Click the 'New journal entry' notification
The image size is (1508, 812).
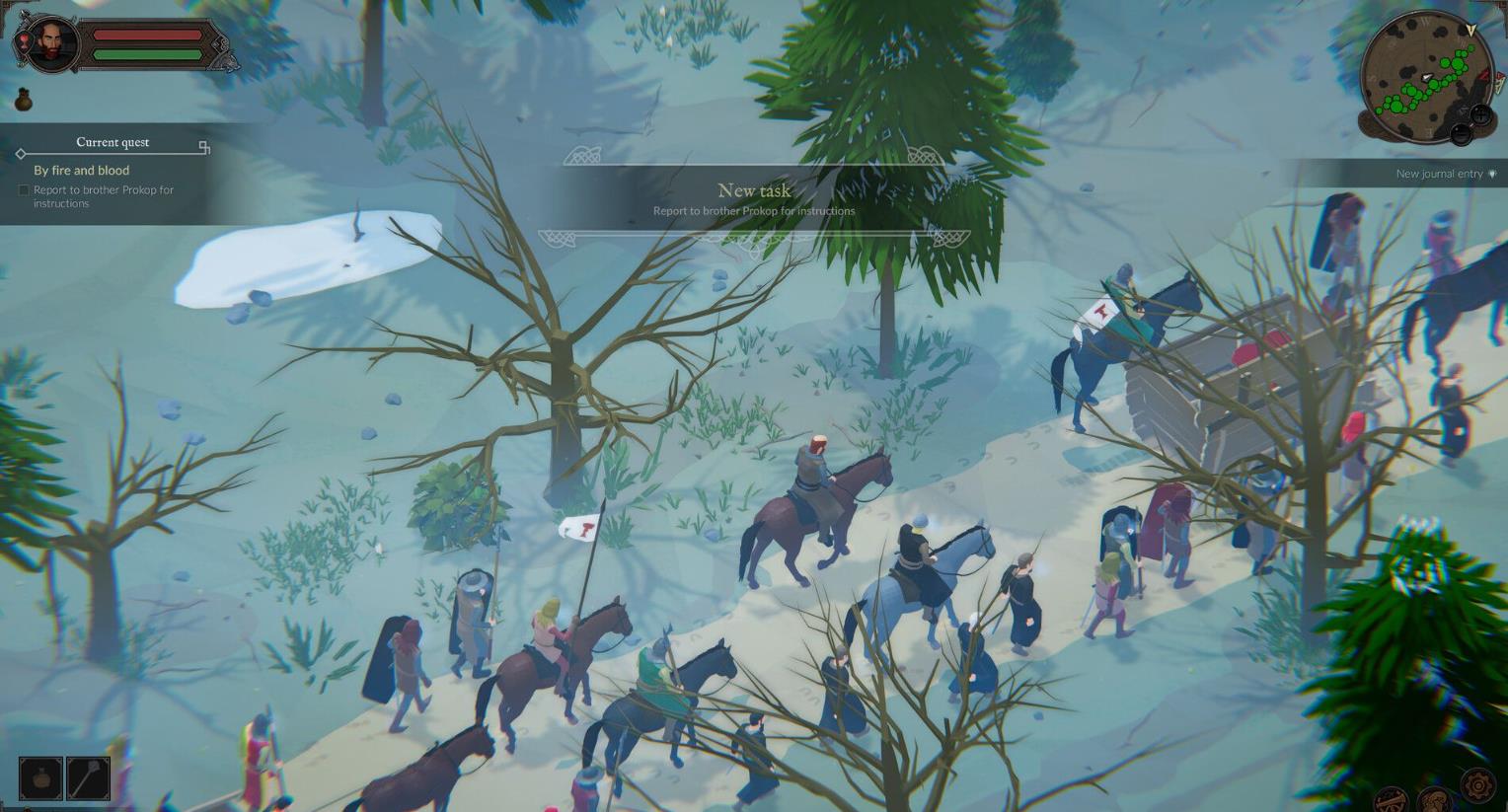[1439, 174]
